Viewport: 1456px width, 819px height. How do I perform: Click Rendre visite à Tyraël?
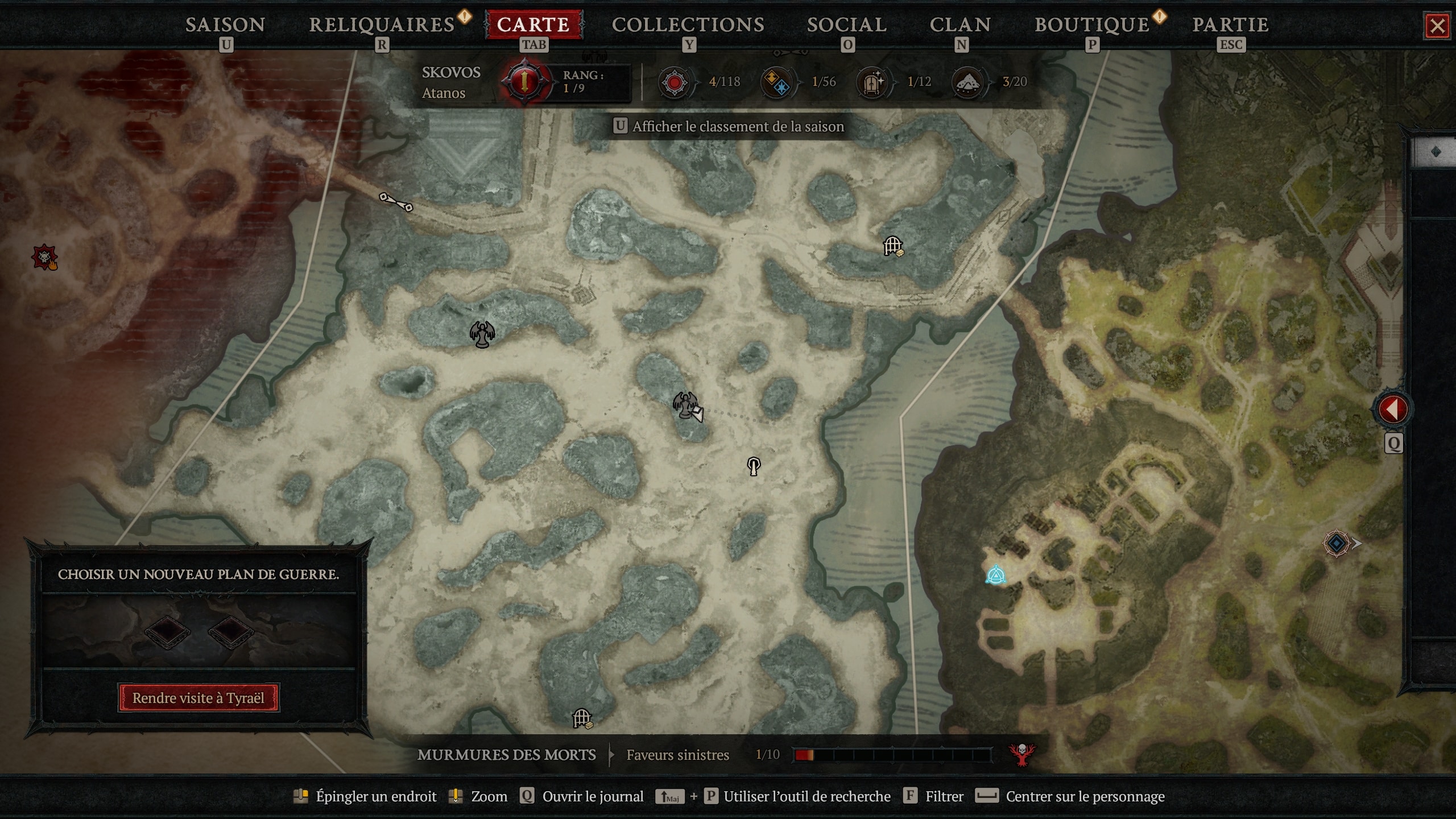pyautogui.click(x=198, y=698)
